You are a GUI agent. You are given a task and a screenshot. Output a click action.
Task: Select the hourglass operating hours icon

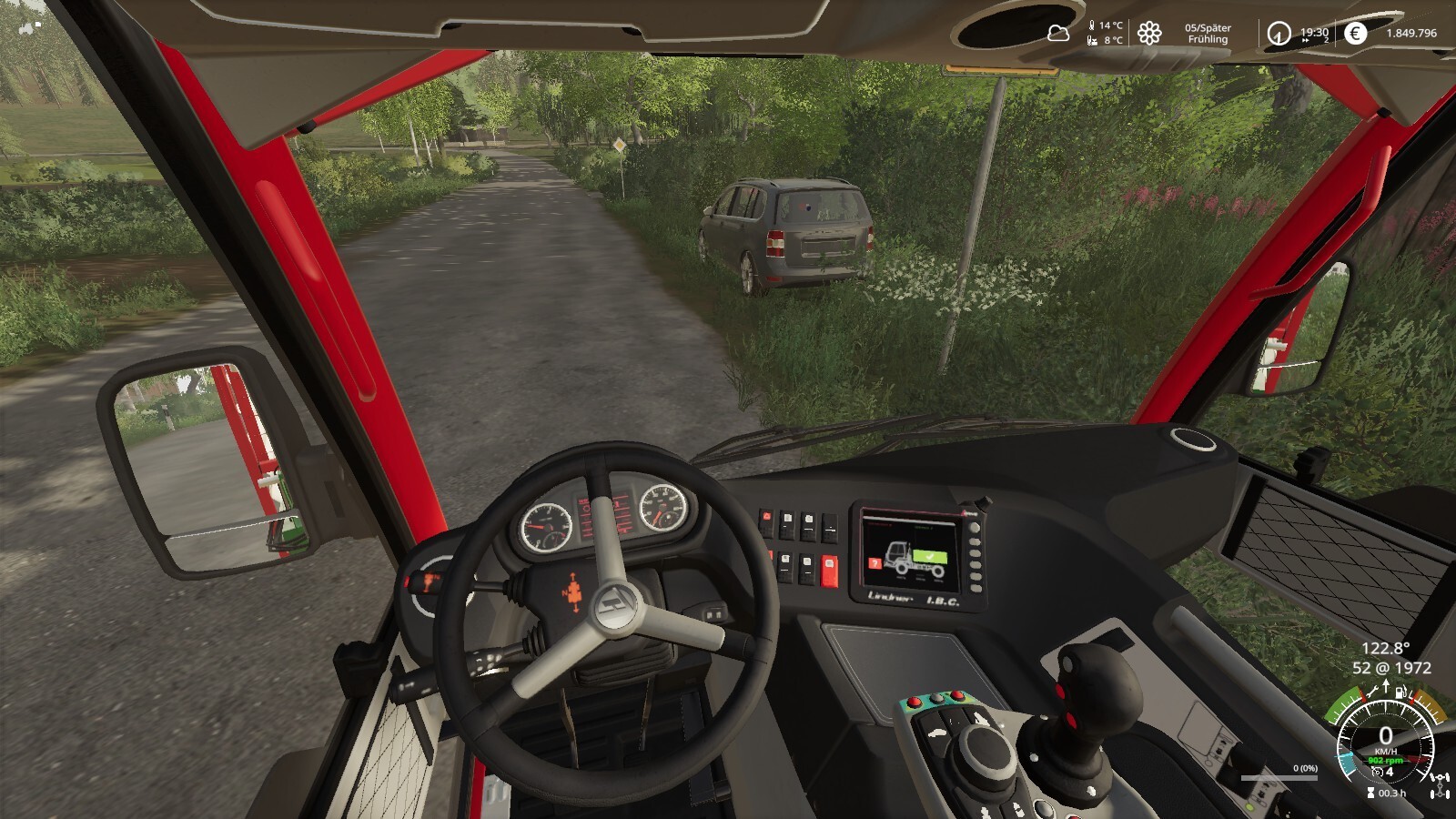click(x=1370, y=793)
